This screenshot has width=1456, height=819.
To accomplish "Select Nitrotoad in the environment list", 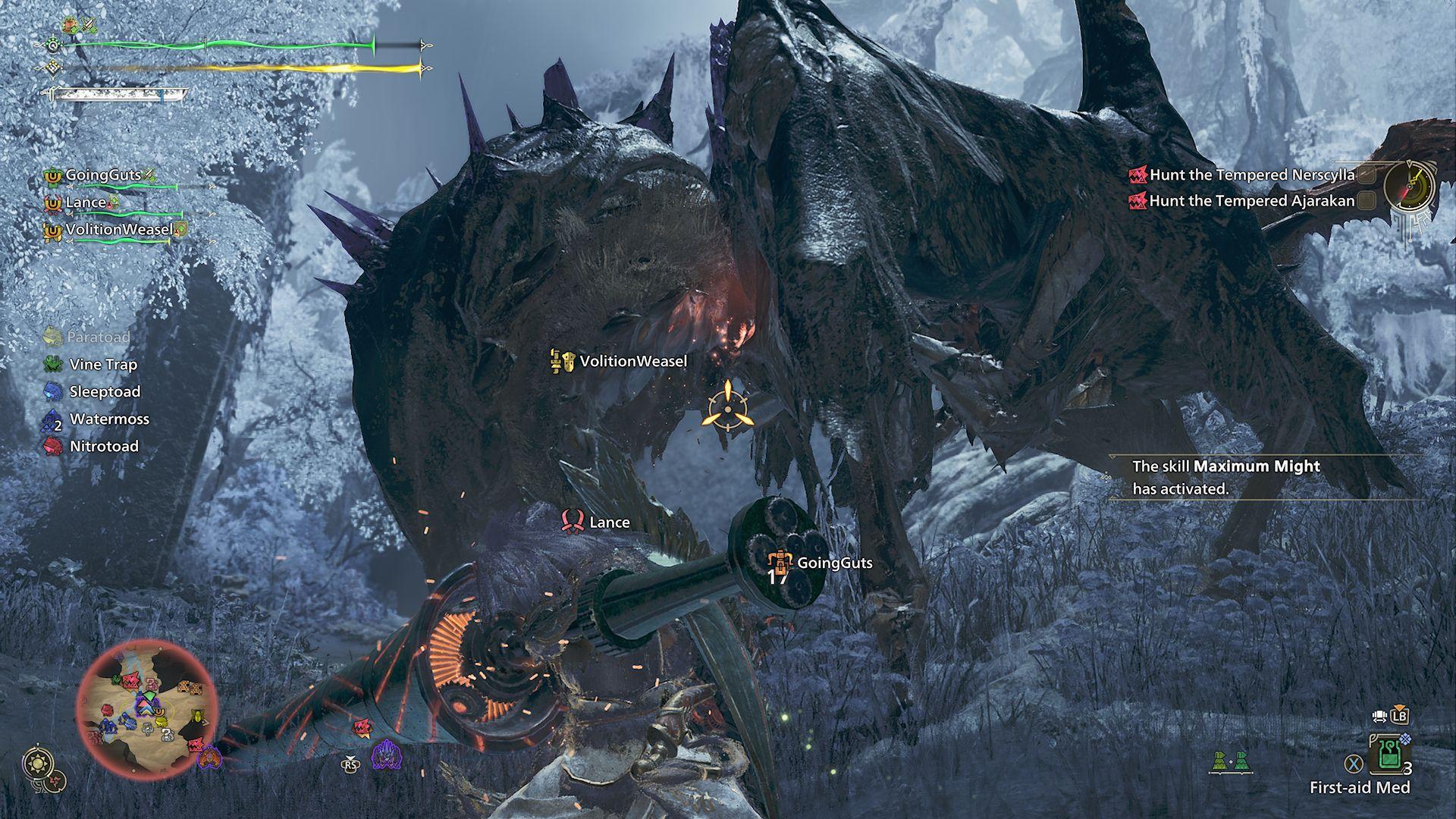I will [x=104, y=447].
